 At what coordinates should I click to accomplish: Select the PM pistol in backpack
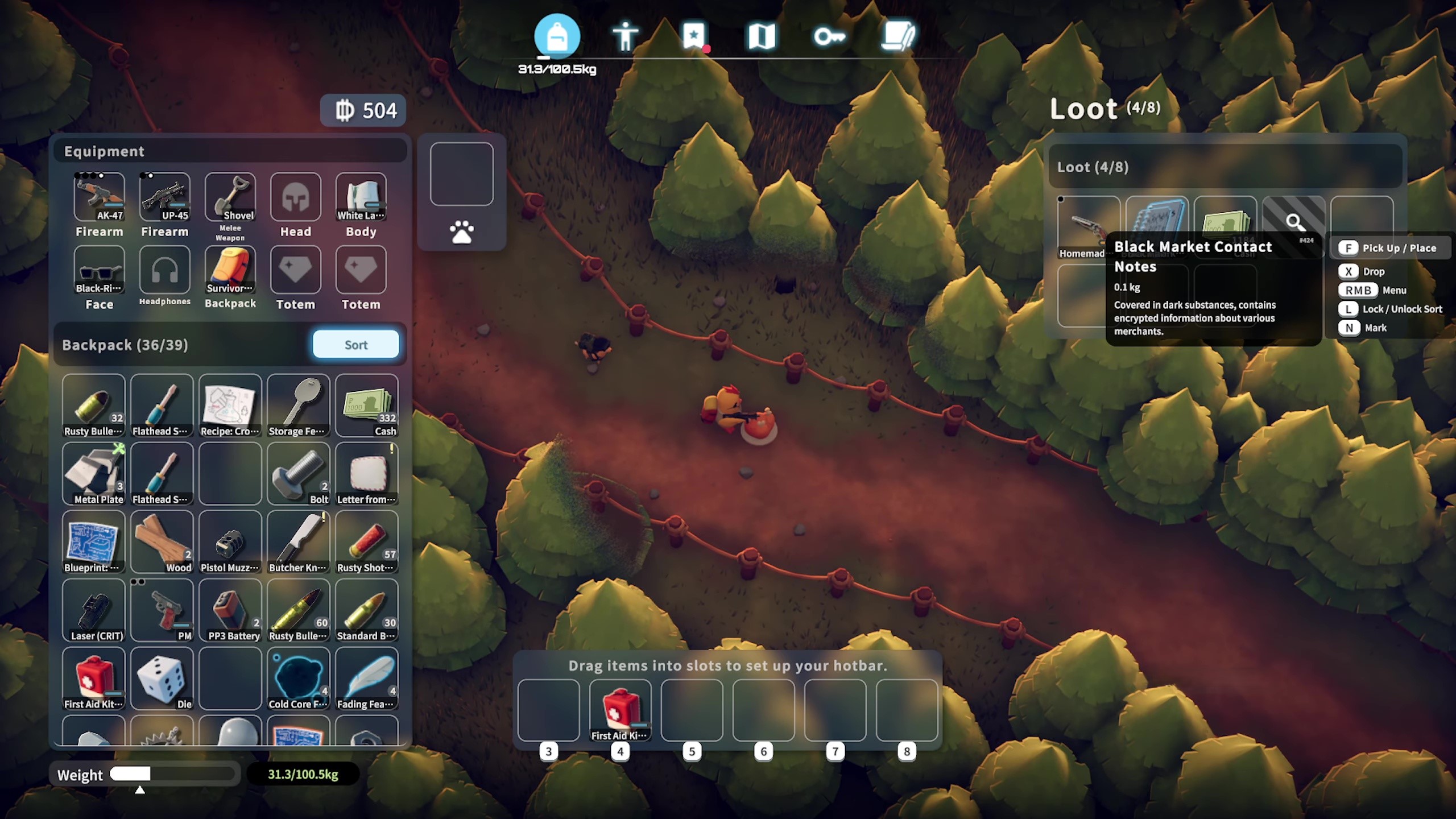point(162,610)
